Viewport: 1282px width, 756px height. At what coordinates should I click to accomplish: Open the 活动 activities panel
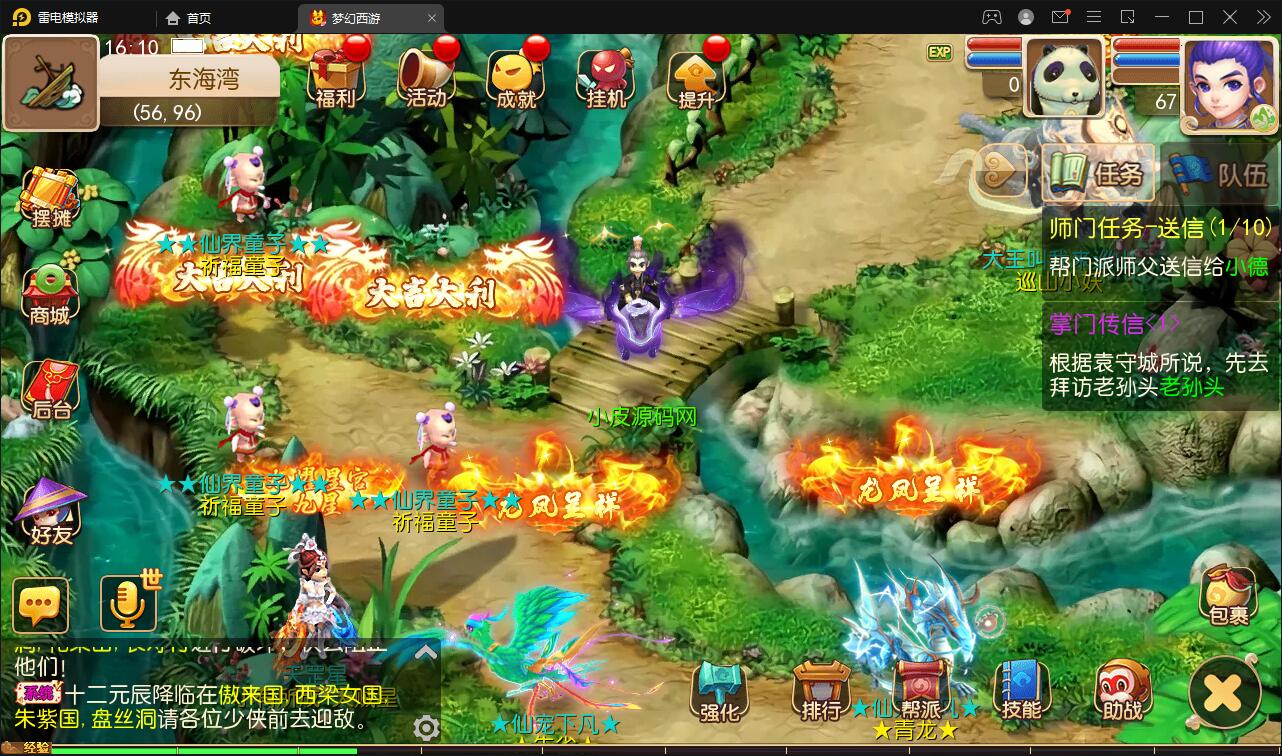[x=425, y=75]
